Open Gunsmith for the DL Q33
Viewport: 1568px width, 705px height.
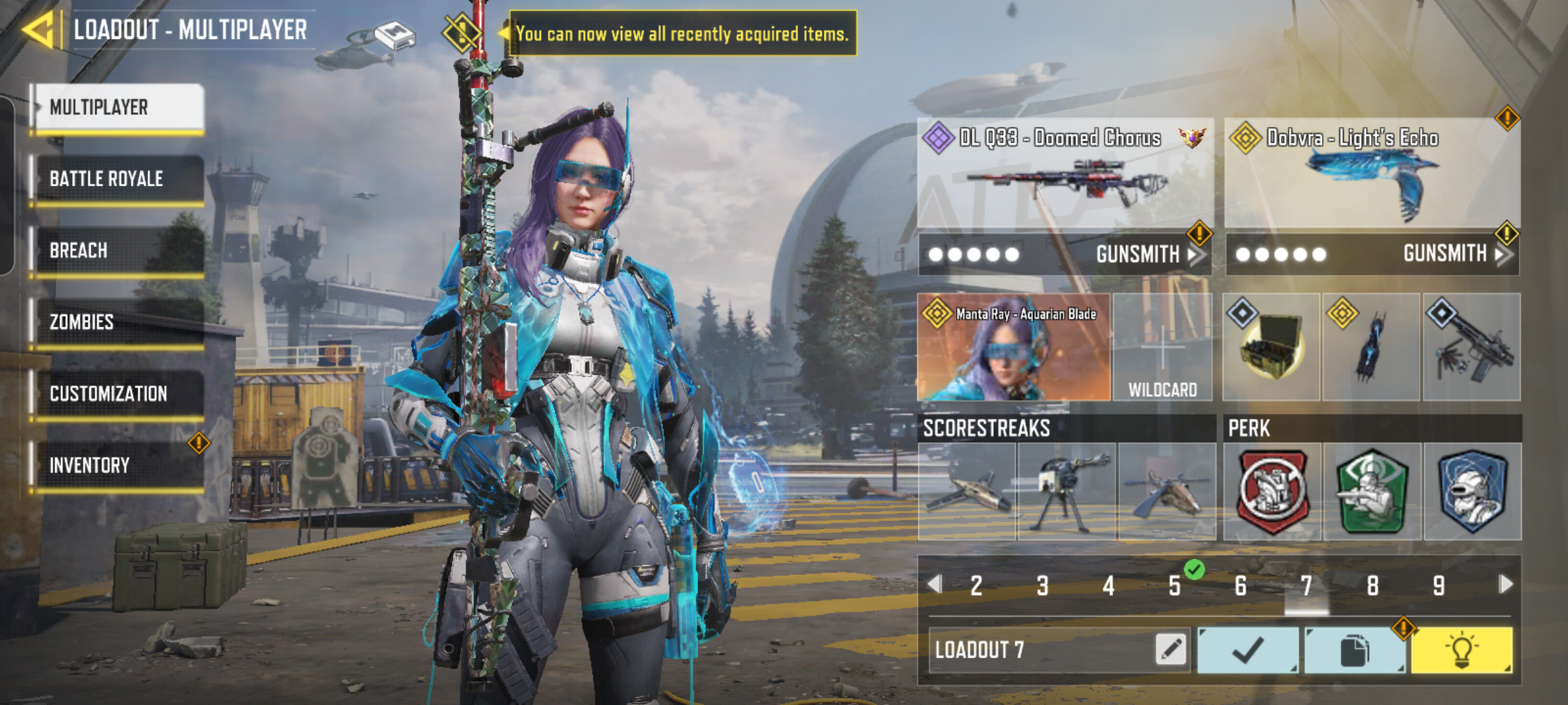pos(1144,254)
